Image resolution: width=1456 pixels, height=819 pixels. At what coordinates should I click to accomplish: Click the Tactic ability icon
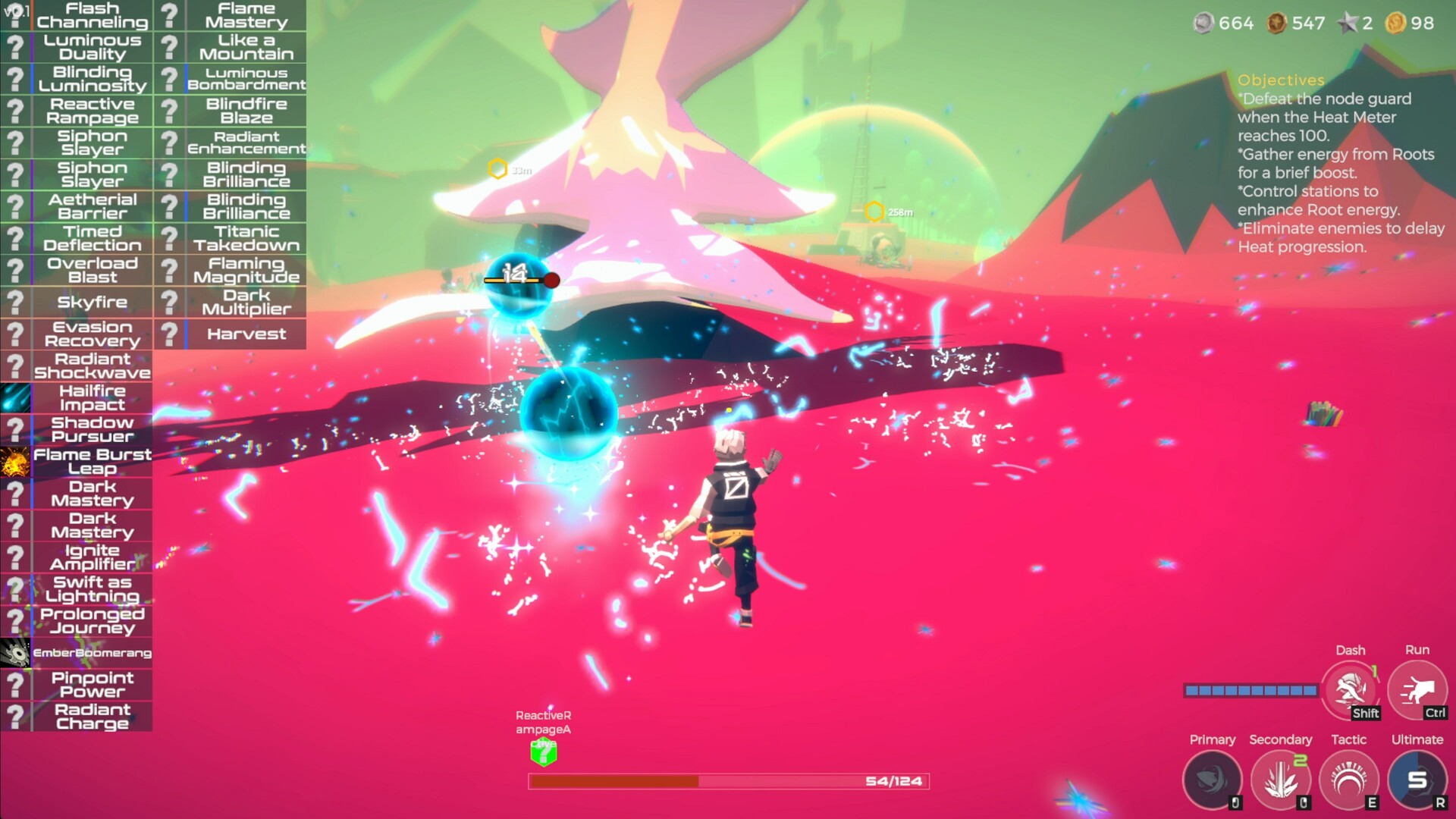point(1350,779)
